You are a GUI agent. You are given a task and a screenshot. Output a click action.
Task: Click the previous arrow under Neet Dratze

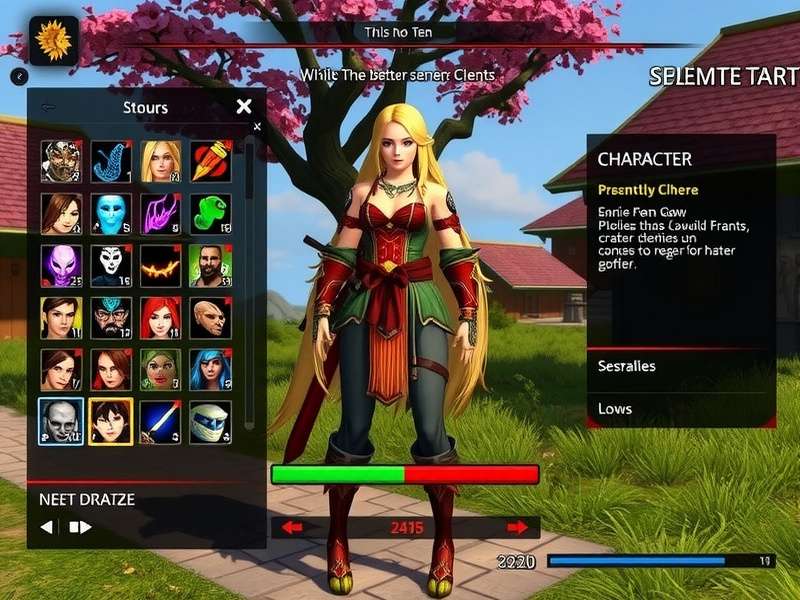click(x=47, y=526)
